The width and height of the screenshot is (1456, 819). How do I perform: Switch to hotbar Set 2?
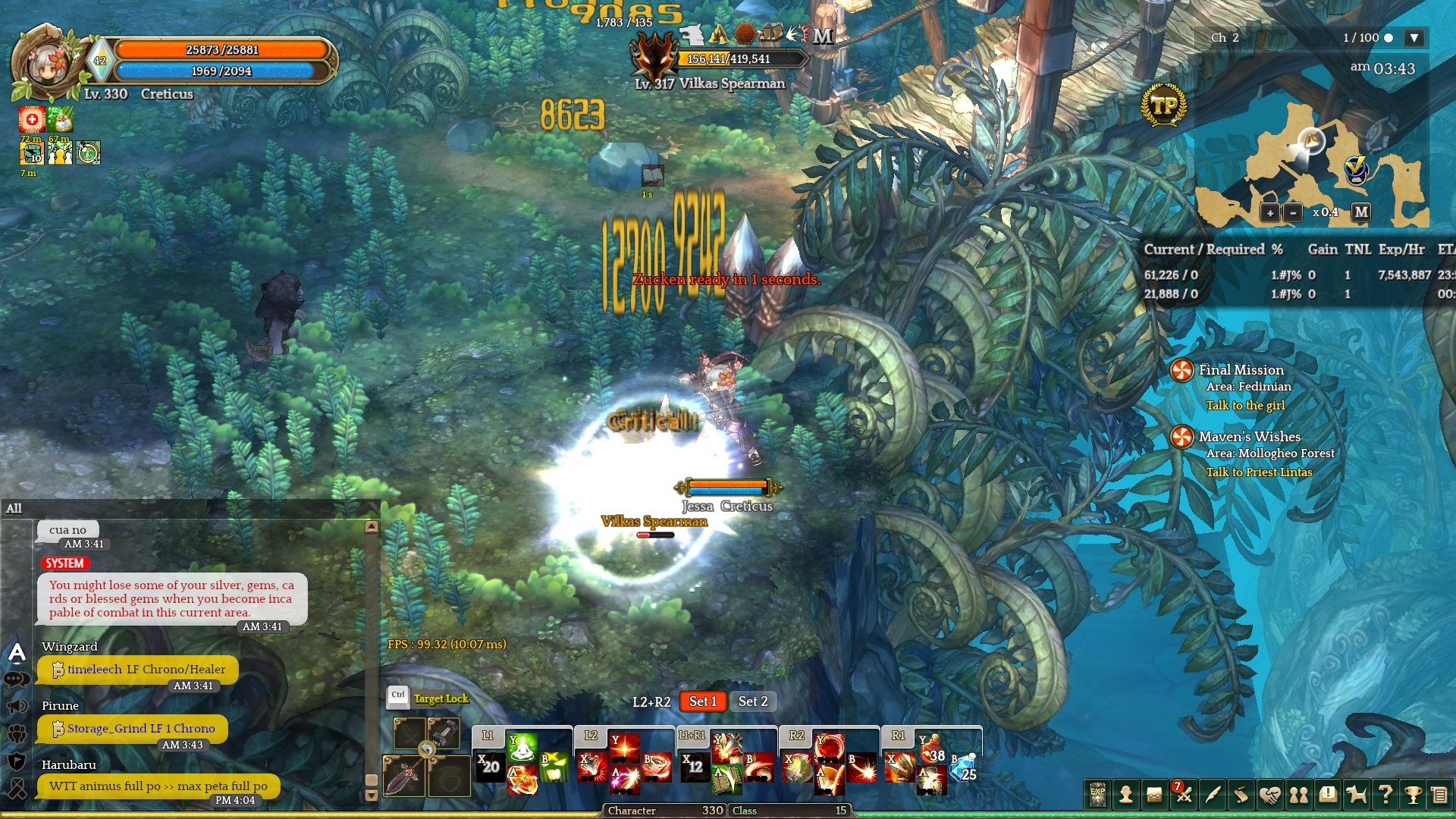tap(753, 701)
